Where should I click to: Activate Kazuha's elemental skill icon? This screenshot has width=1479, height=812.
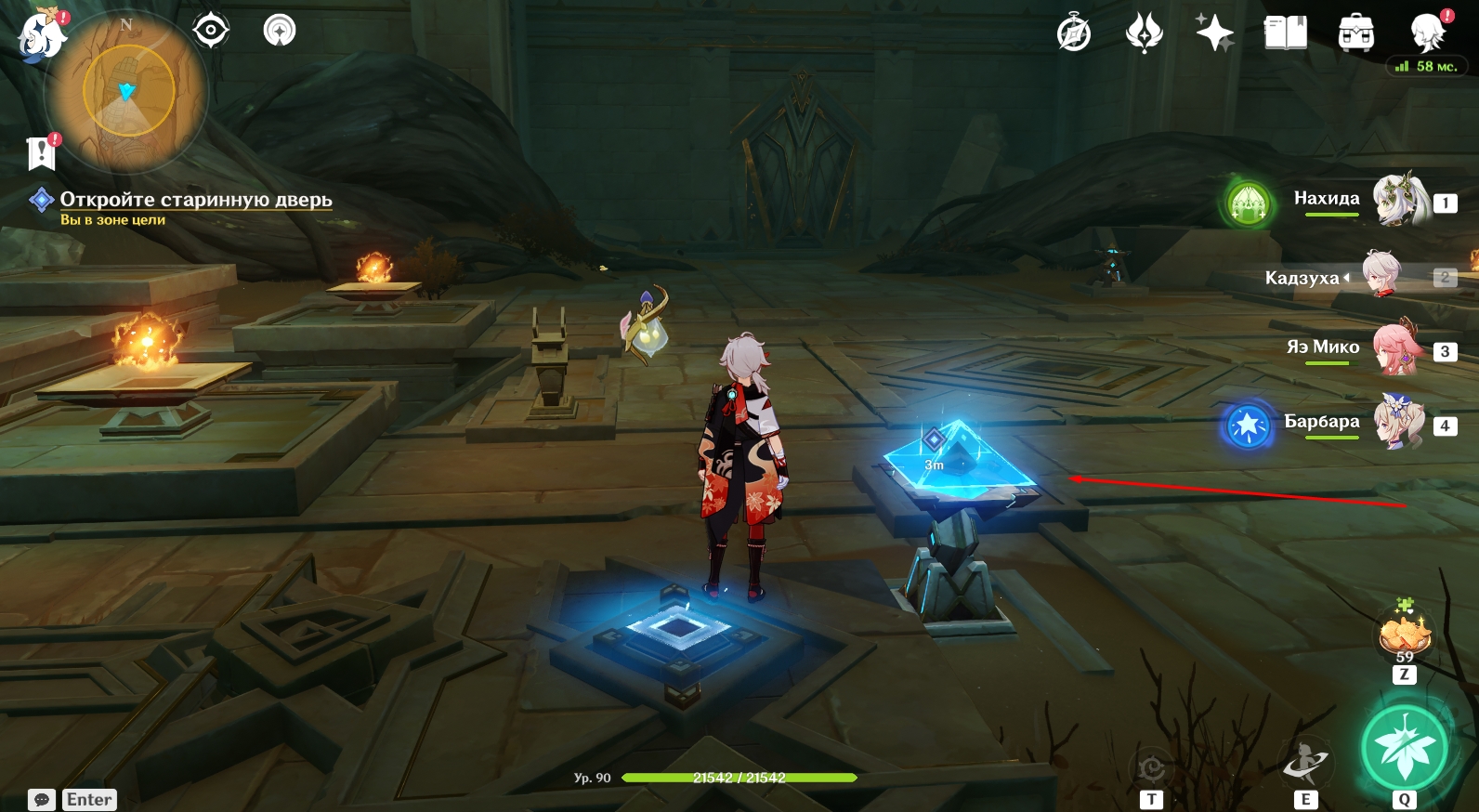(1305, 762)
